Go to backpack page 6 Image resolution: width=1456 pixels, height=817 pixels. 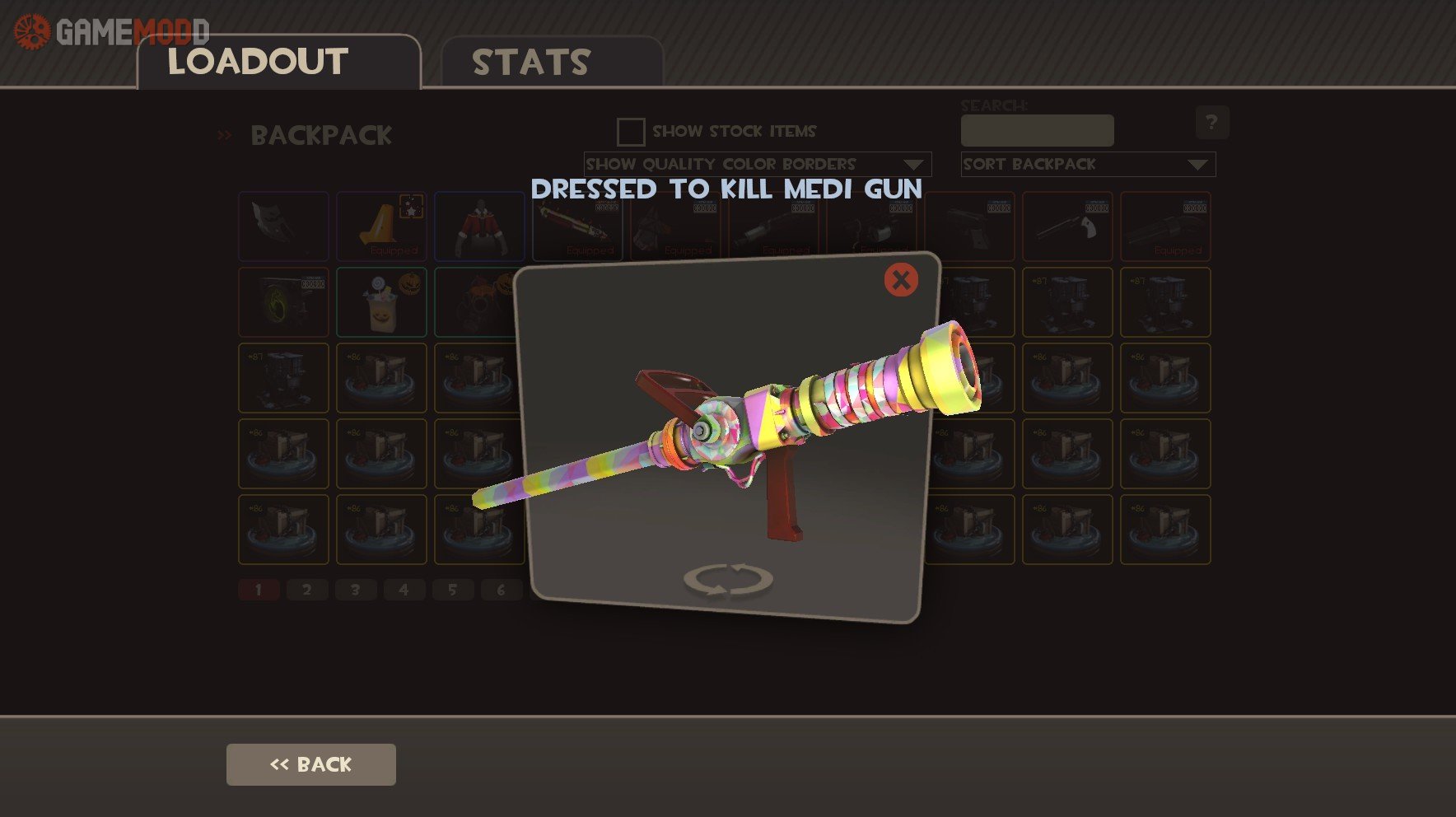tap(501, 590)
